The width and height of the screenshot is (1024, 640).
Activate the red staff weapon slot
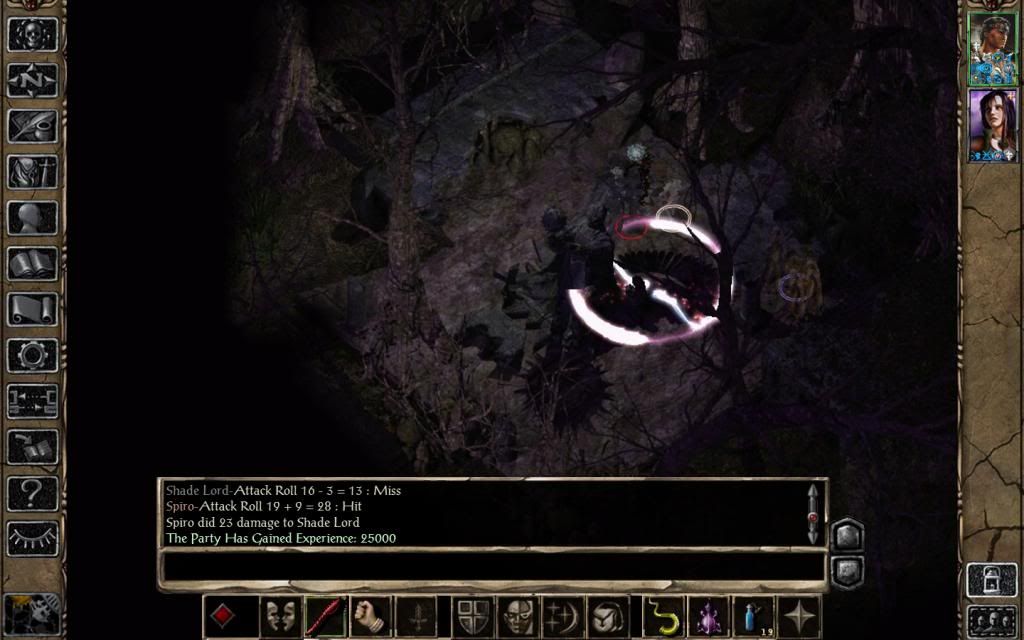tap(326, 615)
